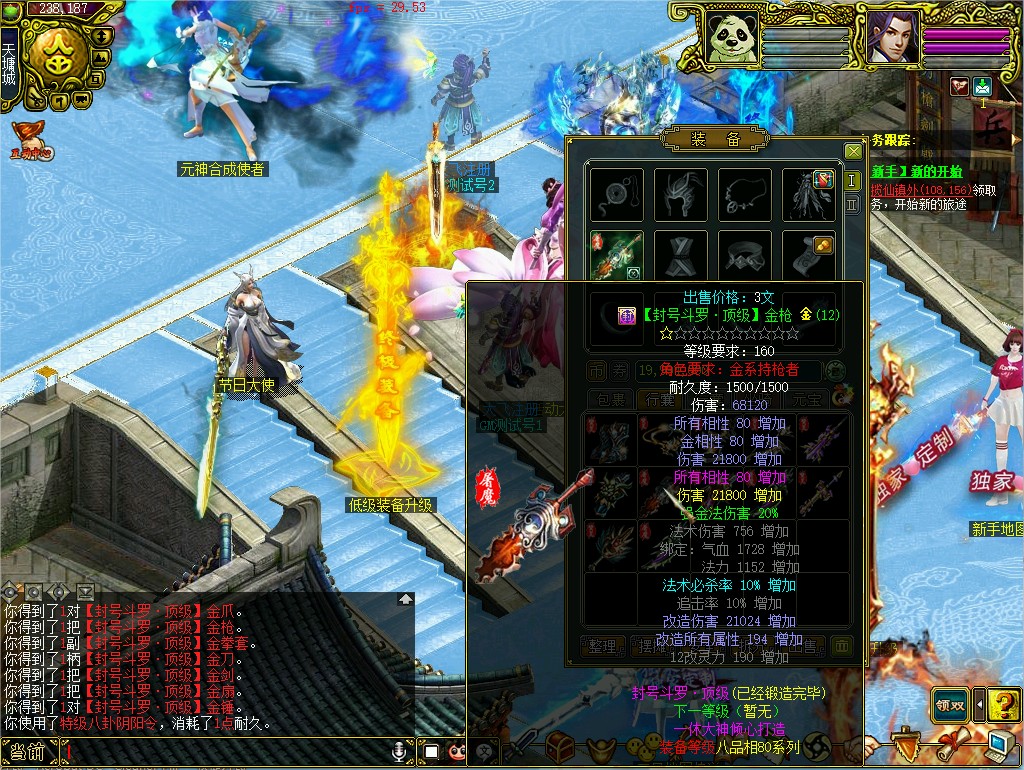Select the belt equipment slot
The height and width of the screenshot is (770, 1024).
(744, 256)
